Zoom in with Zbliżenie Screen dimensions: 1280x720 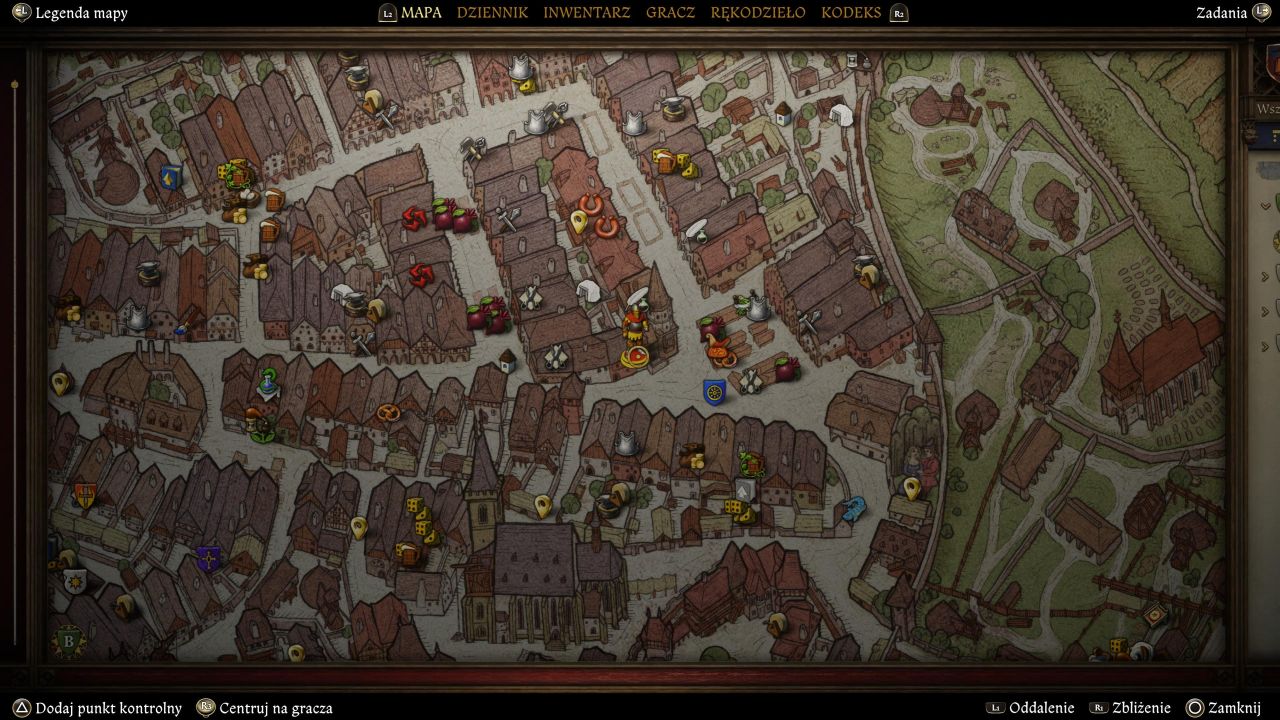(x=1142, y=708)
